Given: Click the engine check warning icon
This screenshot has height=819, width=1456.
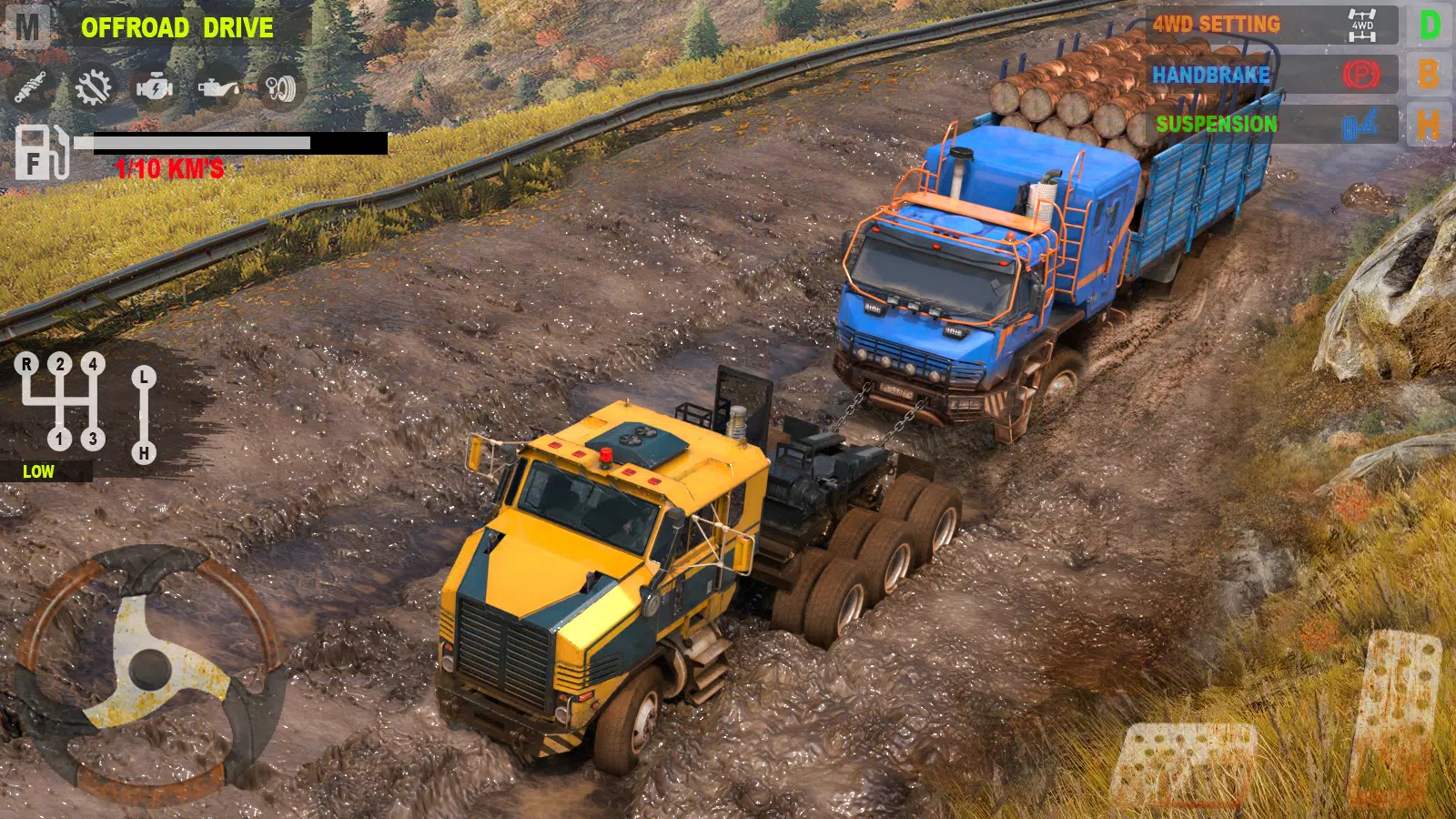Looking at the screenshot, I should (156, 87).
